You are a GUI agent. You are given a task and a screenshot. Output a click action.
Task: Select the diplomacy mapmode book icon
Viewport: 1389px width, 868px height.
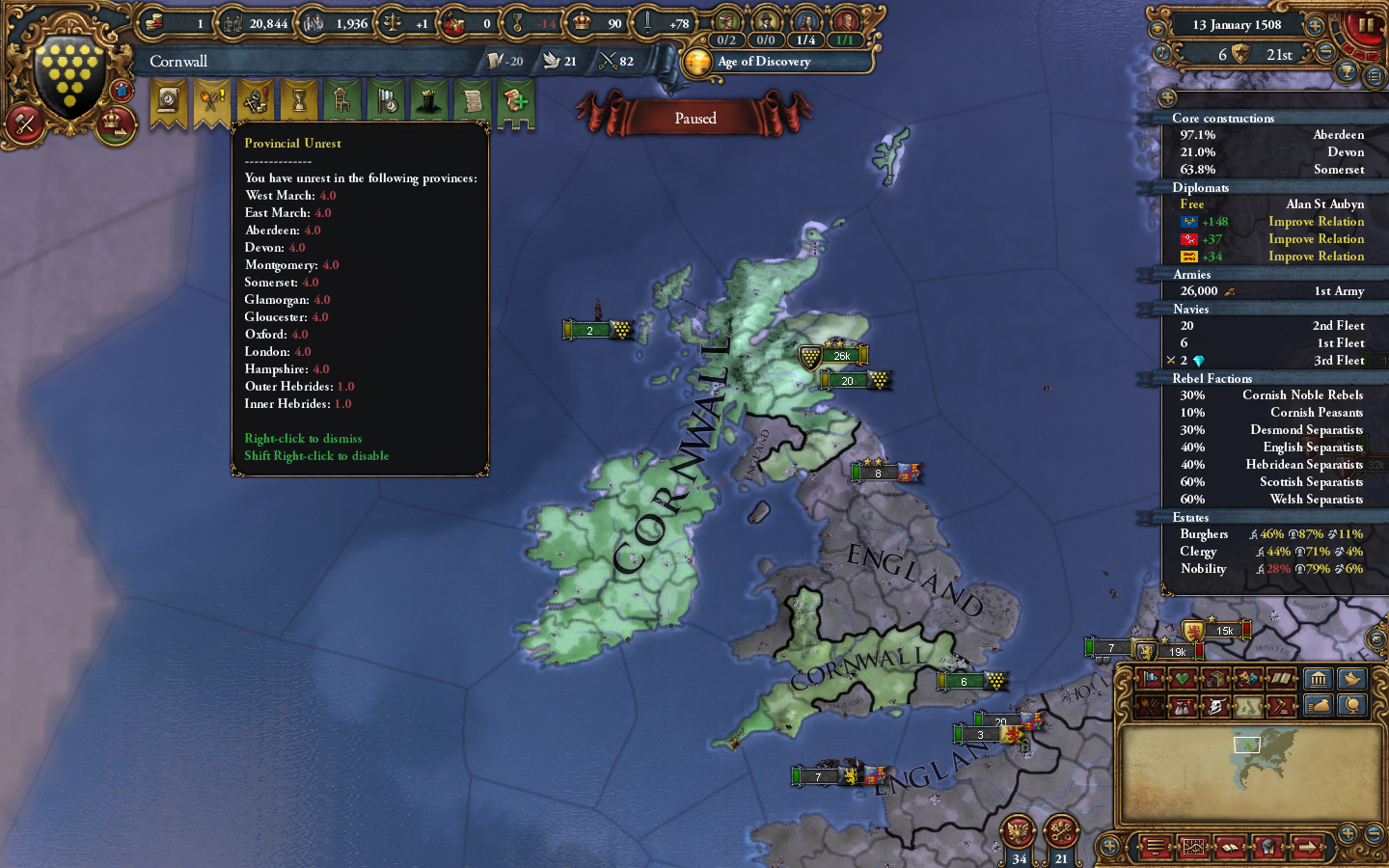(x=1281, y=679)
